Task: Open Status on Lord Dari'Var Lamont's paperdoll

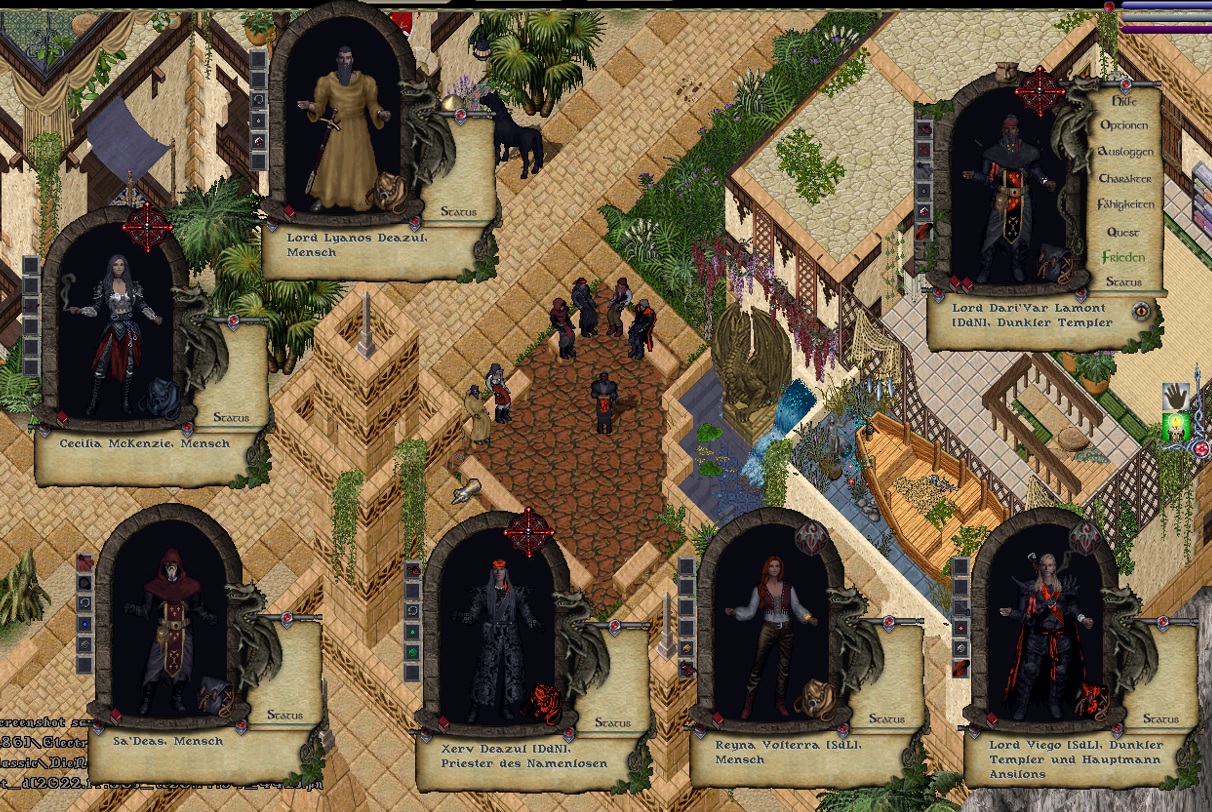Action: tap(1124, 282)
